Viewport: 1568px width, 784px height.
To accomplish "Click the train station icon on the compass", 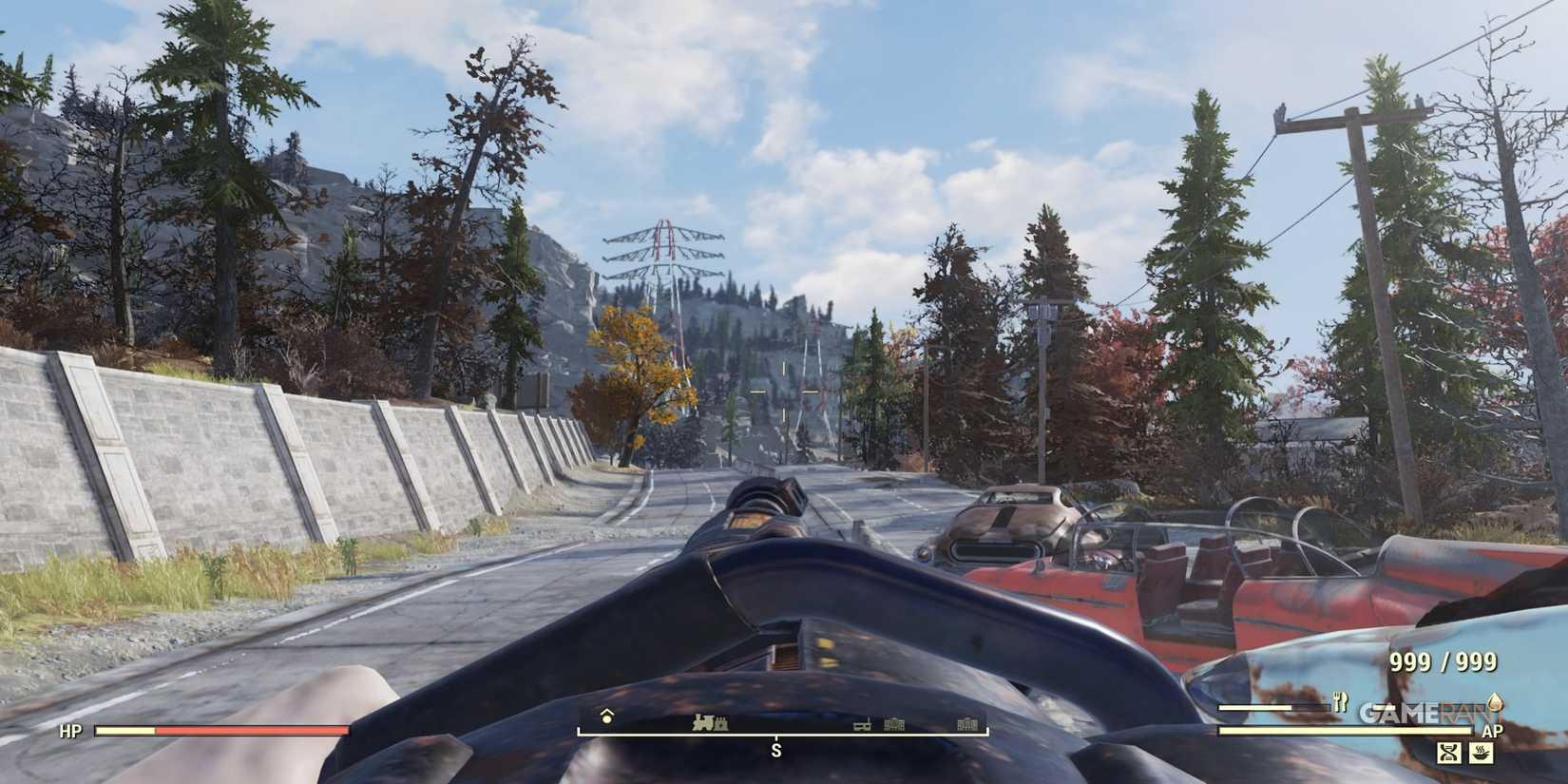I will (703, 722).
